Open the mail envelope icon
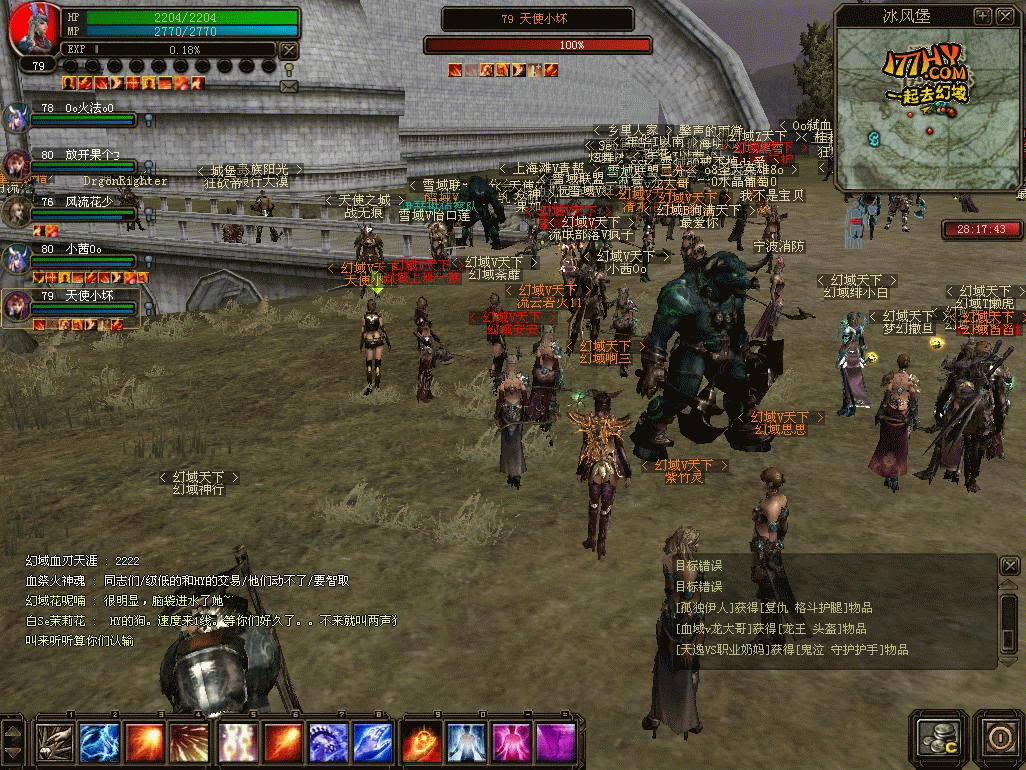Image resolution: width=1026 pixels, height=770 pixels. tap(289, 87)
